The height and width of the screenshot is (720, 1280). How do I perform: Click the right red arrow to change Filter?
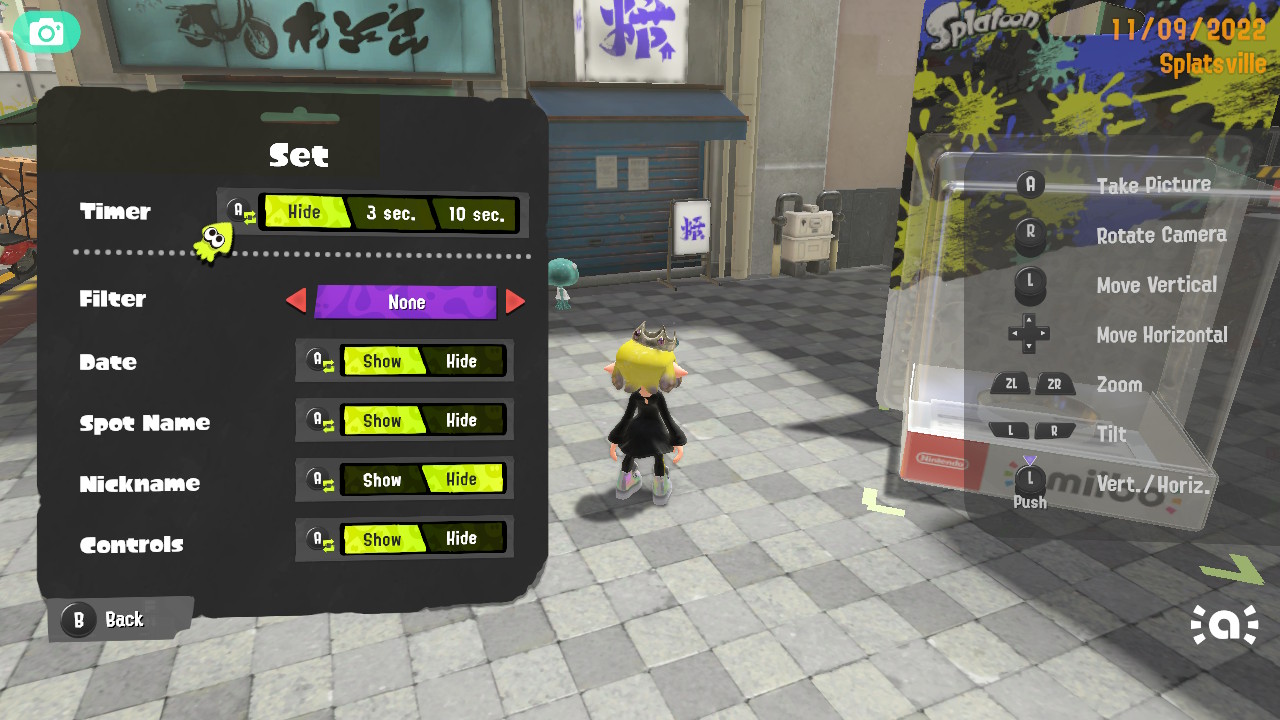(514, 301)
